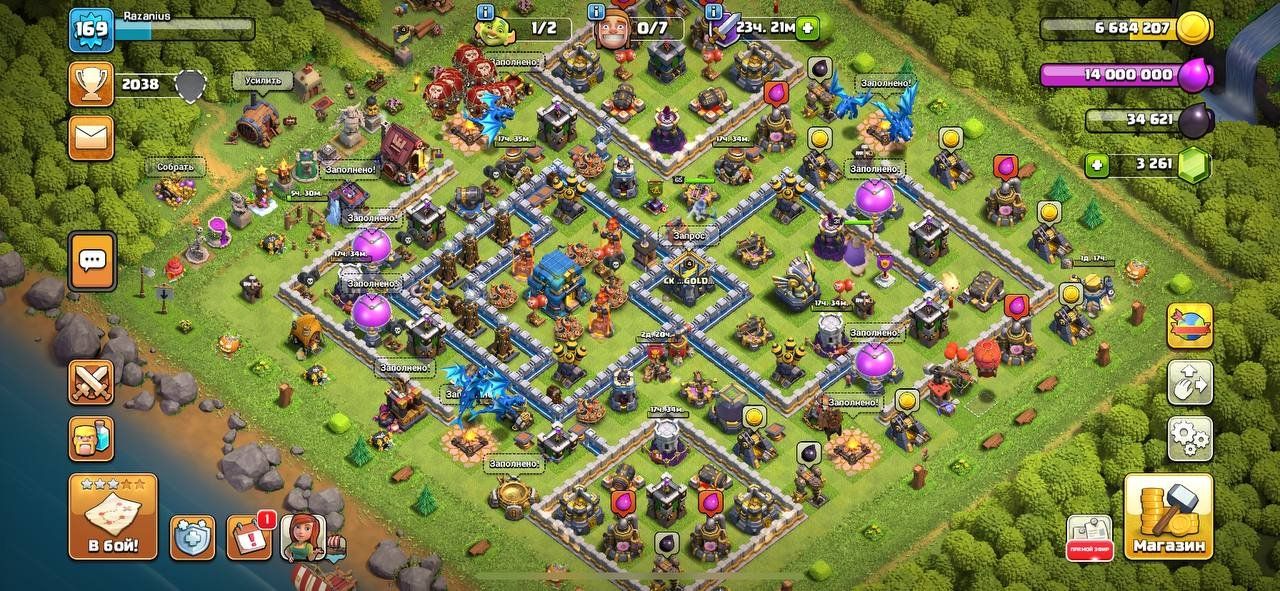Buy gems with the green plus

(x=1099, y=164)
